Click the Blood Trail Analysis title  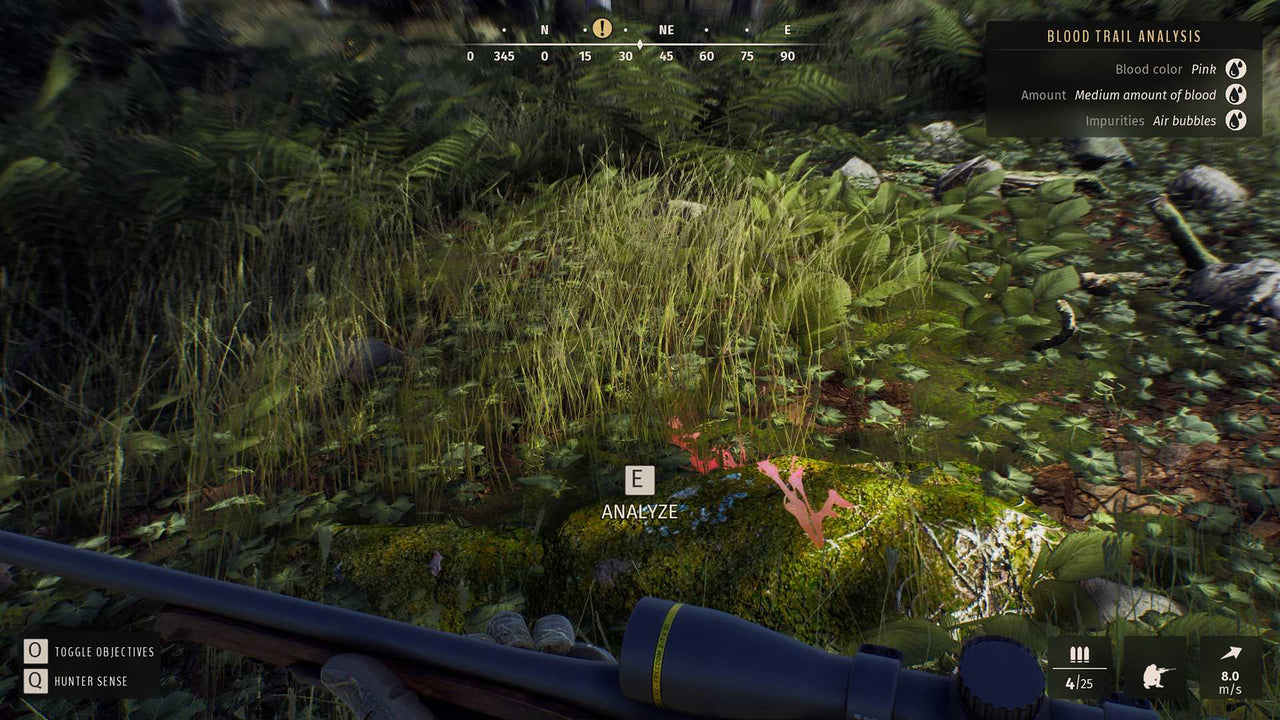(1125, 36)
